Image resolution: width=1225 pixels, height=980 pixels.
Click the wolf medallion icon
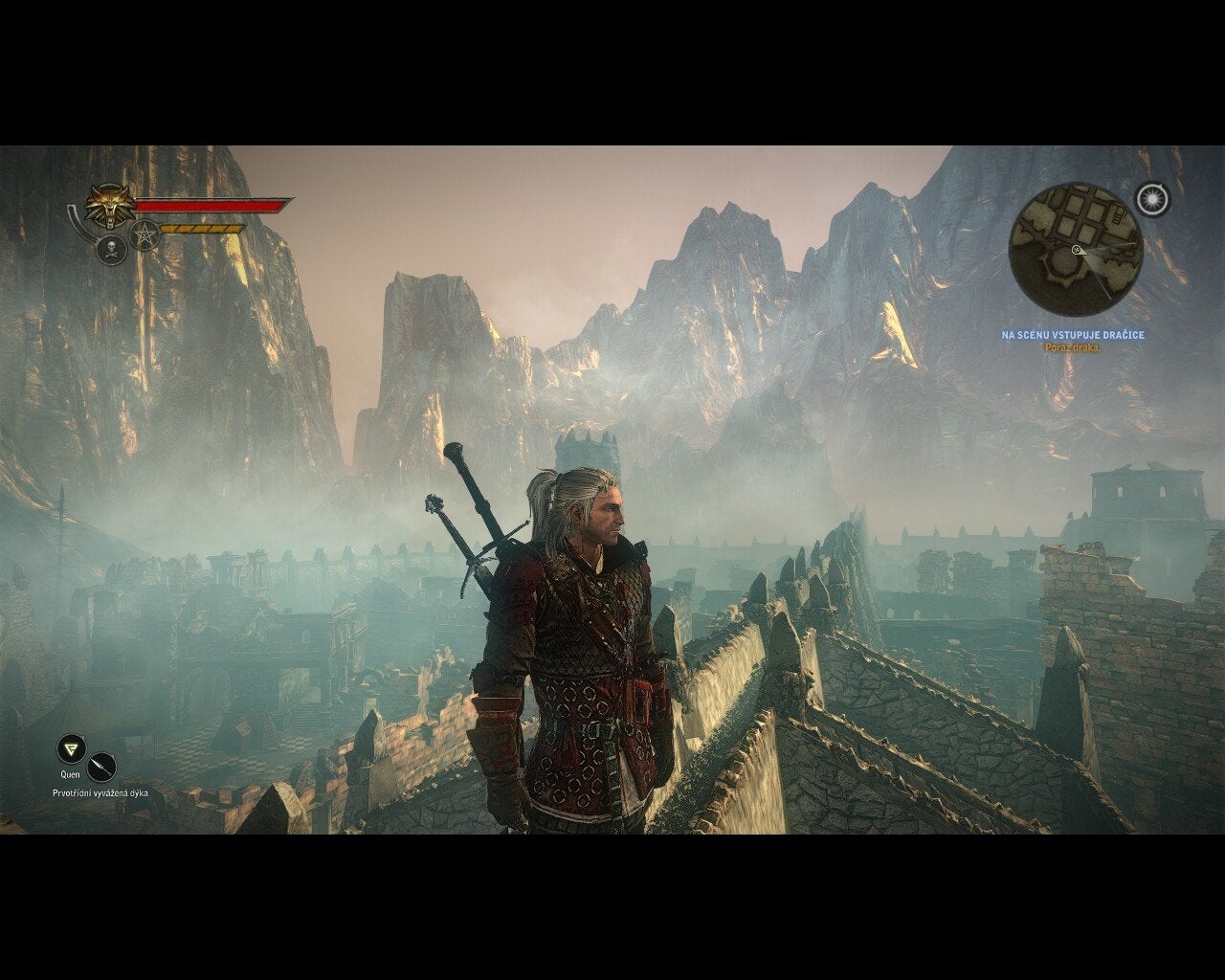pyautogui.click(x=106, y=204)
